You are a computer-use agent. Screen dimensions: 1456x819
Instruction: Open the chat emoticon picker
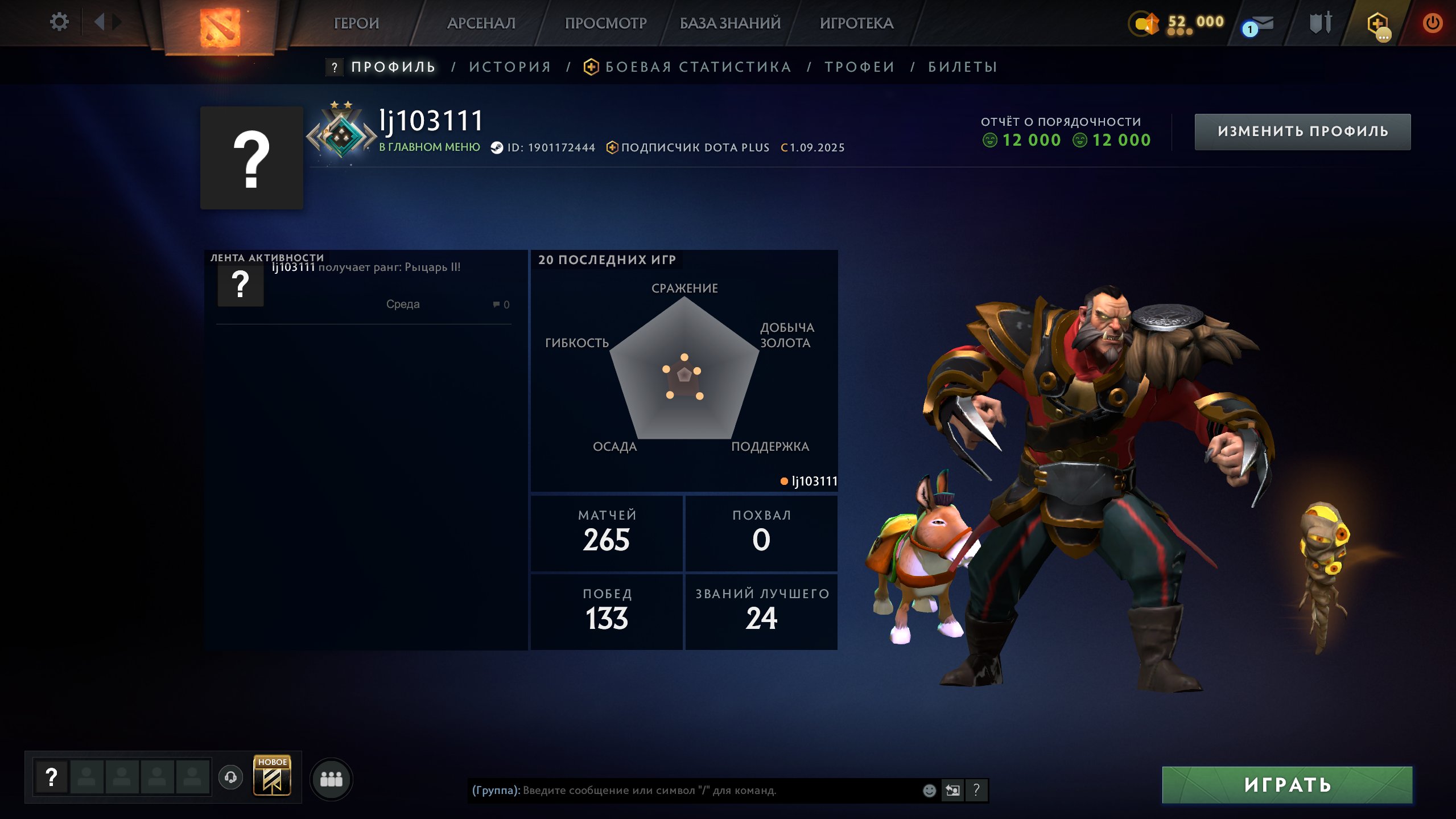[x=929, y=790]
